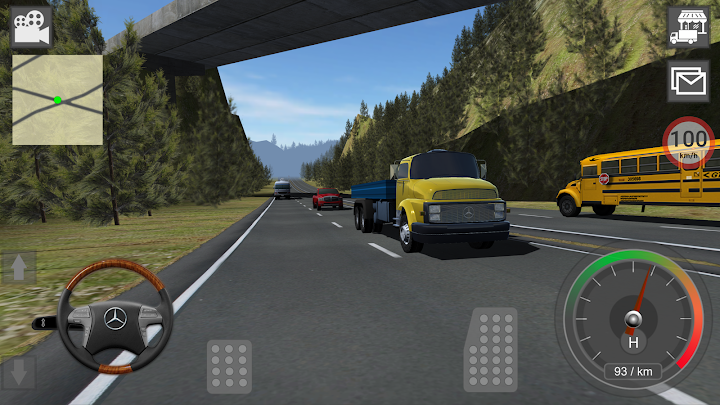Open the mail envelope messages
Image resolution: width=720 pixels, height=405 pixels.
[688, 80]
